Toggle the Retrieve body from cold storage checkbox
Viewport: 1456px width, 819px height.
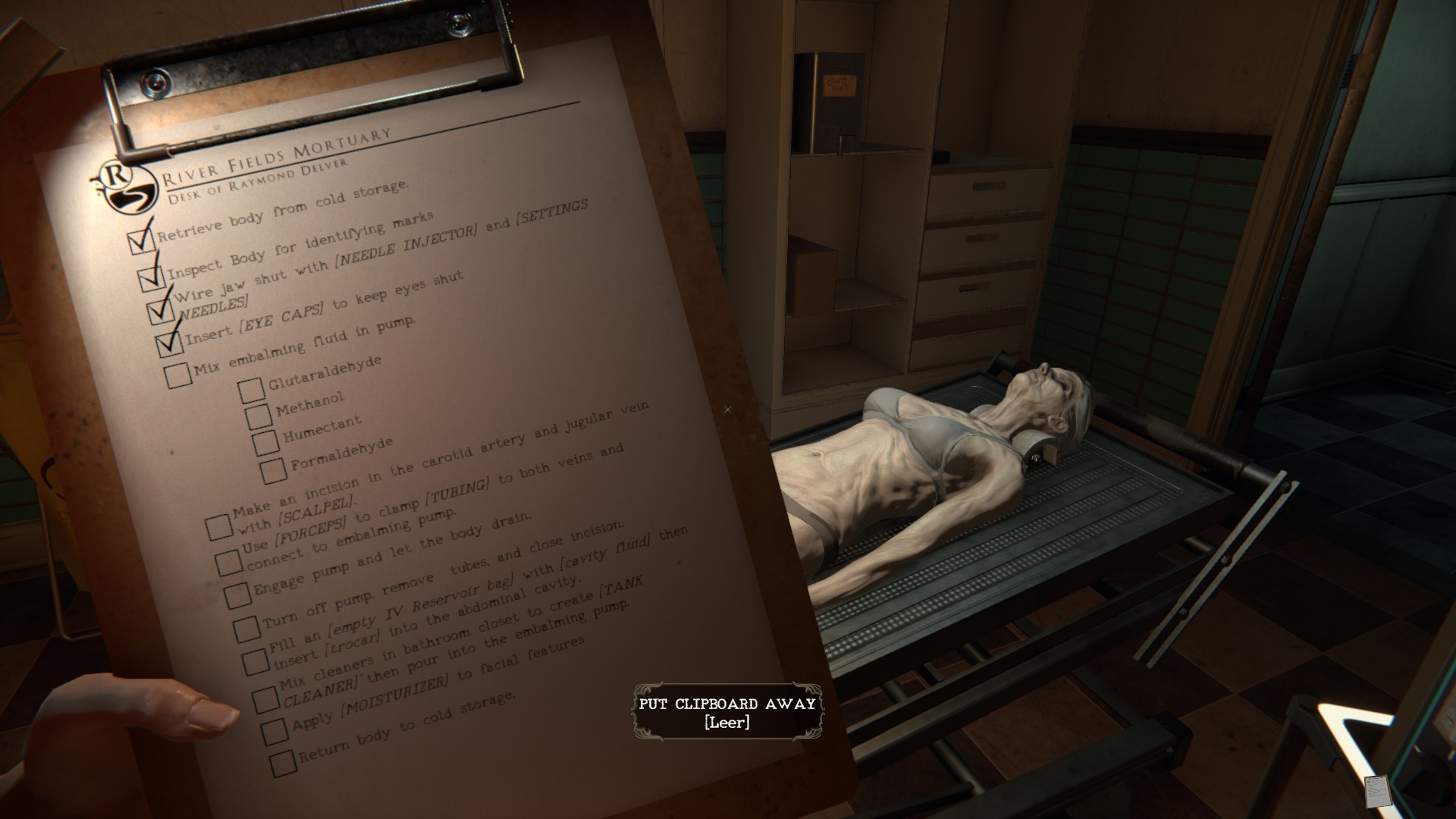pos(141,241)
